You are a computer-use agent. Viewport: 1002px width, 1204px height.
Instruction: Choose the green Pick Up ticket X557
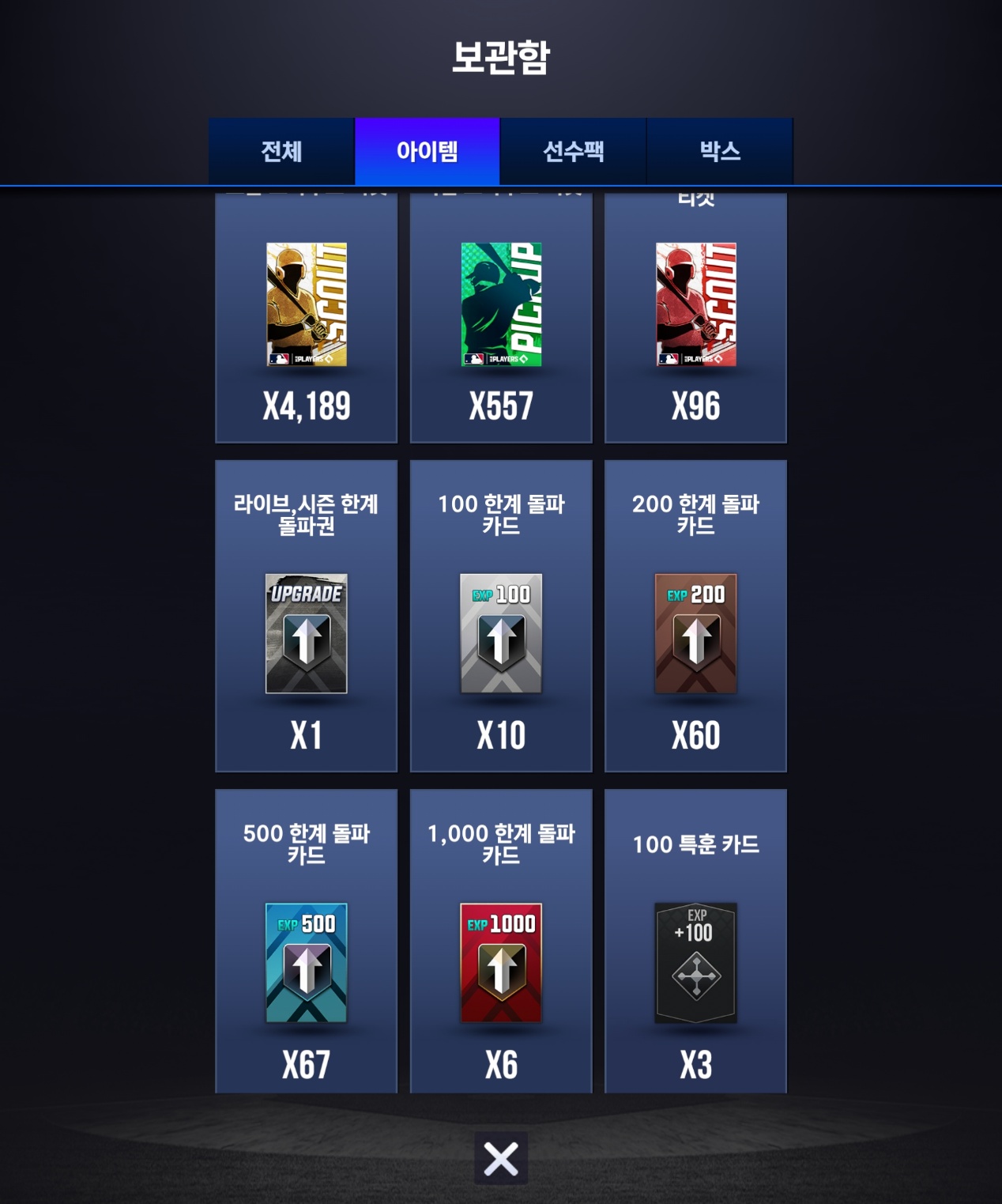click(x=501, y=316)
